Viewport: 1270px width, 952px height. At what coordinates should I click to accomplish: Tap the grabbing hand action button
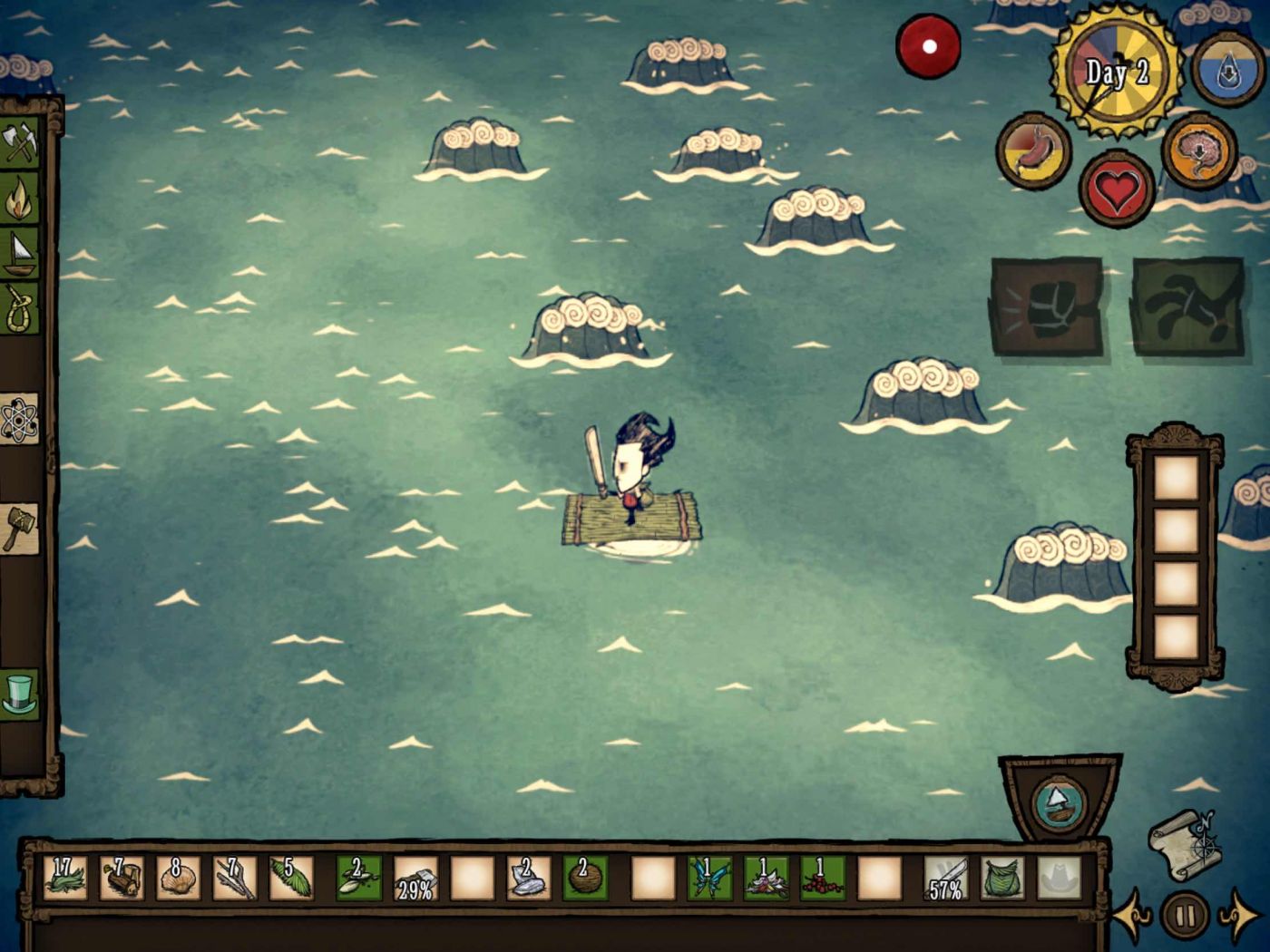pyautogui.click(x=1188, y=306)
